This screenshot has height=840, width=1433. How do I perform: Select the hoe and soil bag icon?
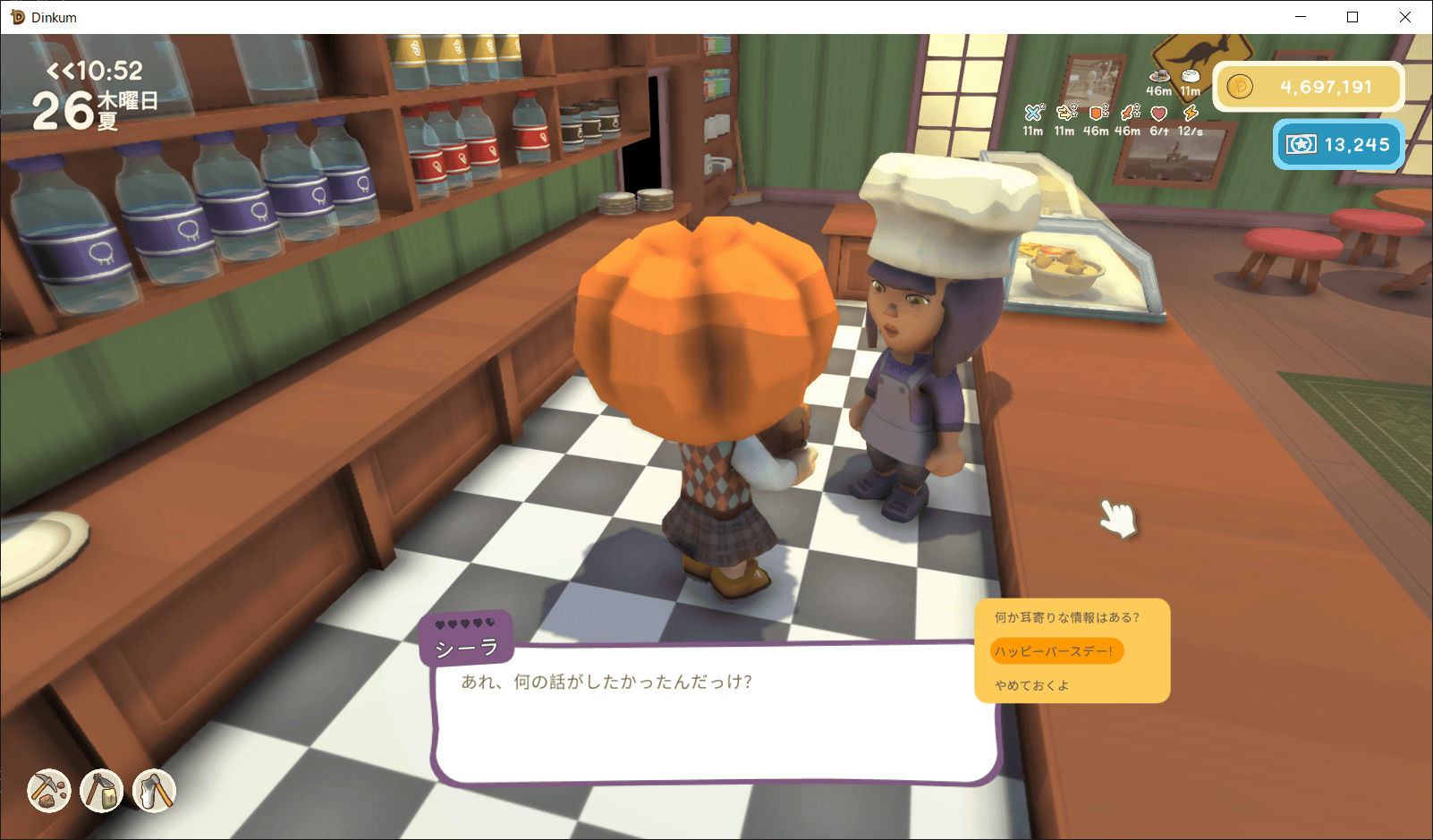[102, 791]
